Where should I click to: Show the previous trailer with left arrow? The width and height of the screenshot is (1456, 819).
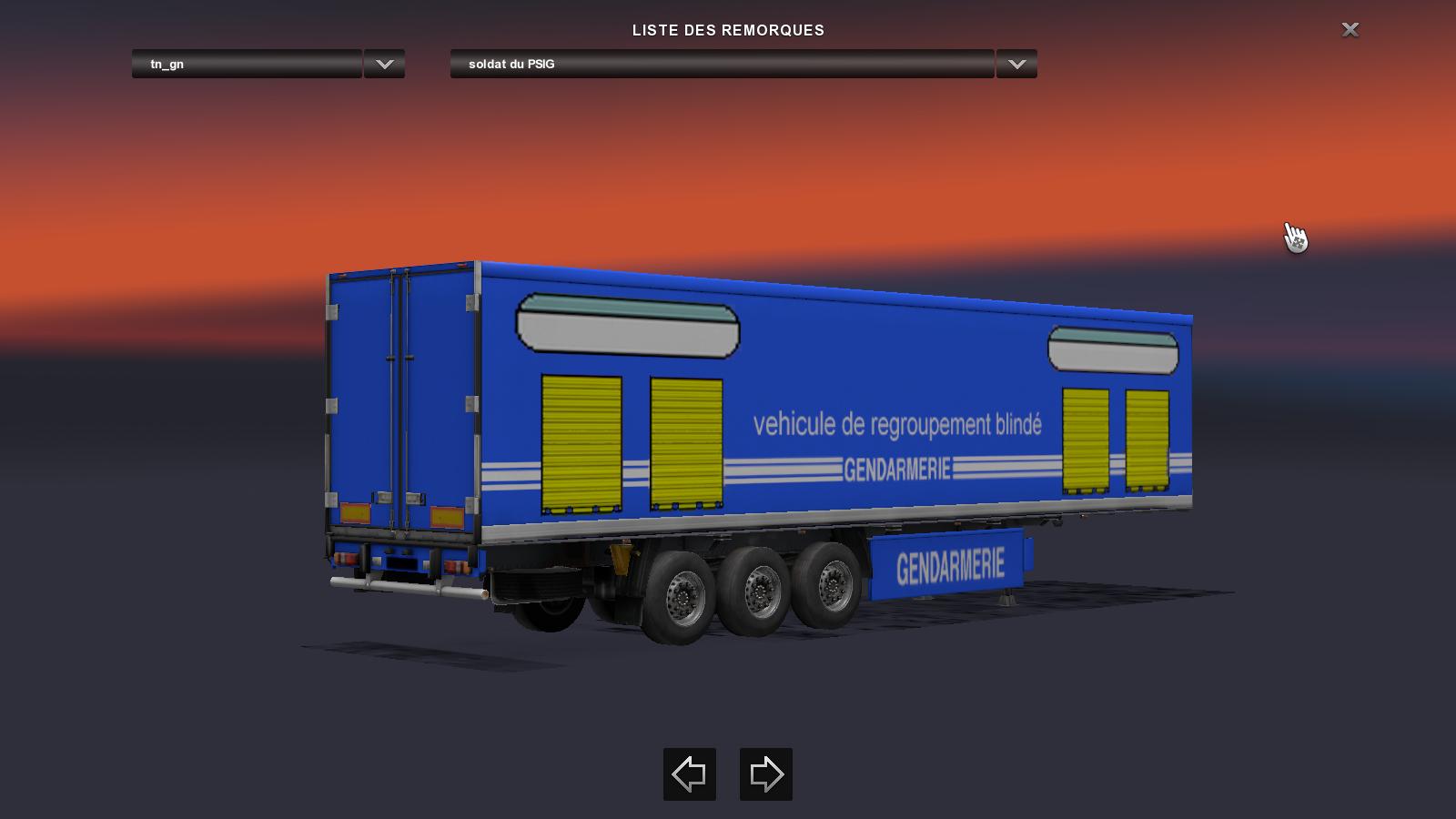pyautogui.click(x=690, y=774)
